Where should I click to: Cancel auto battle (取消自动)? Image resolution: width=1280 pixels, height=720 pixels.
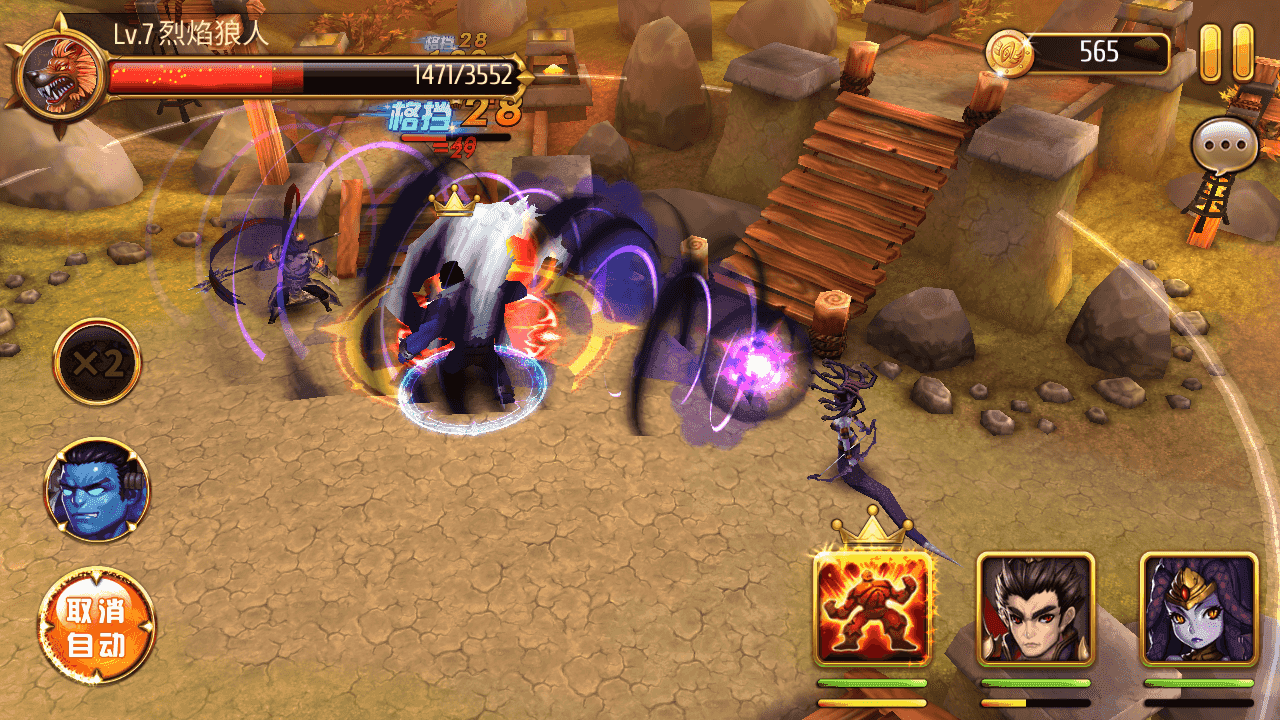coord(97,626)
